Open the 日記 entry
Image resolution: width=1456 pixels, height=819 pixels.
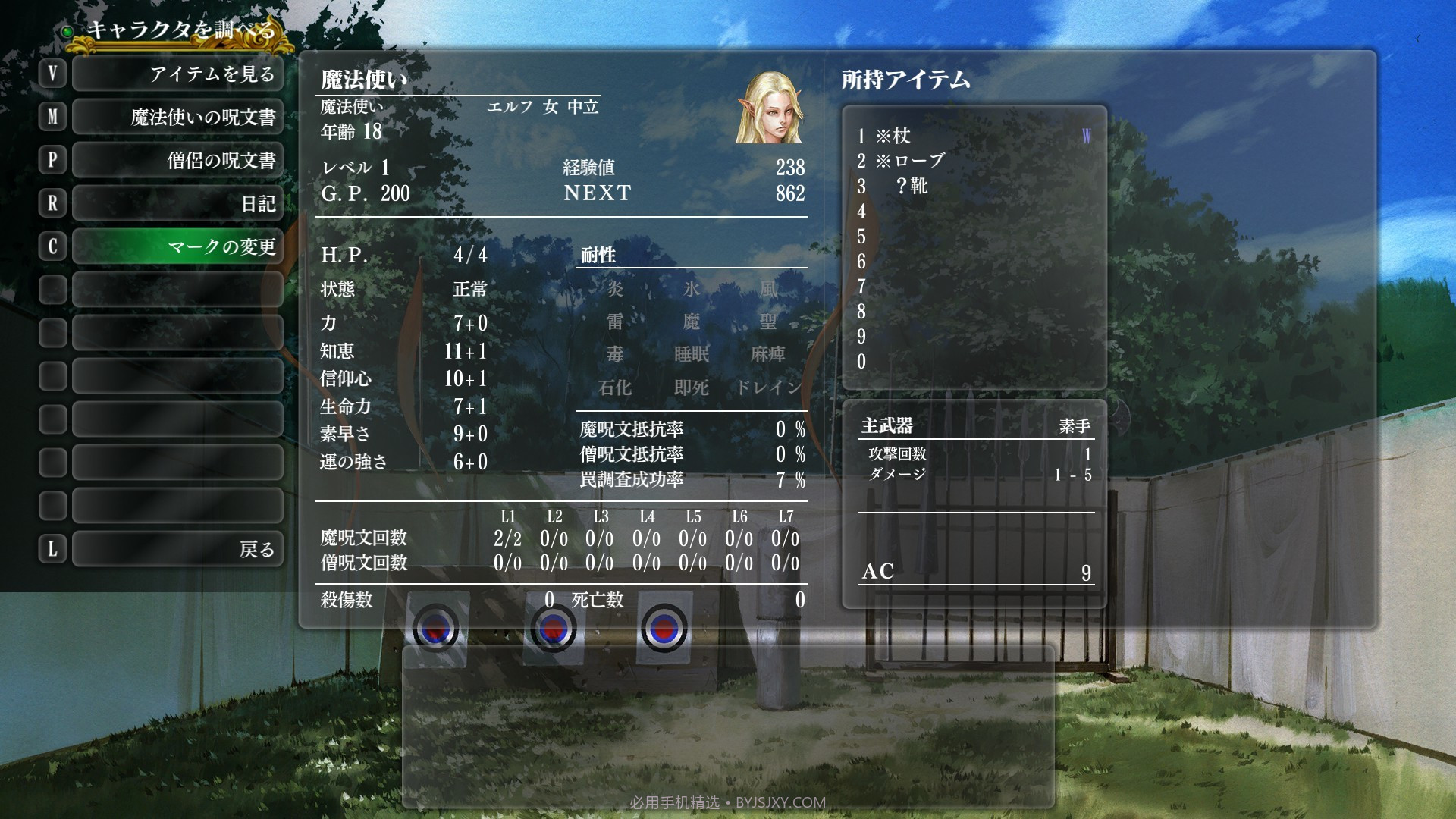click(177, 203)
